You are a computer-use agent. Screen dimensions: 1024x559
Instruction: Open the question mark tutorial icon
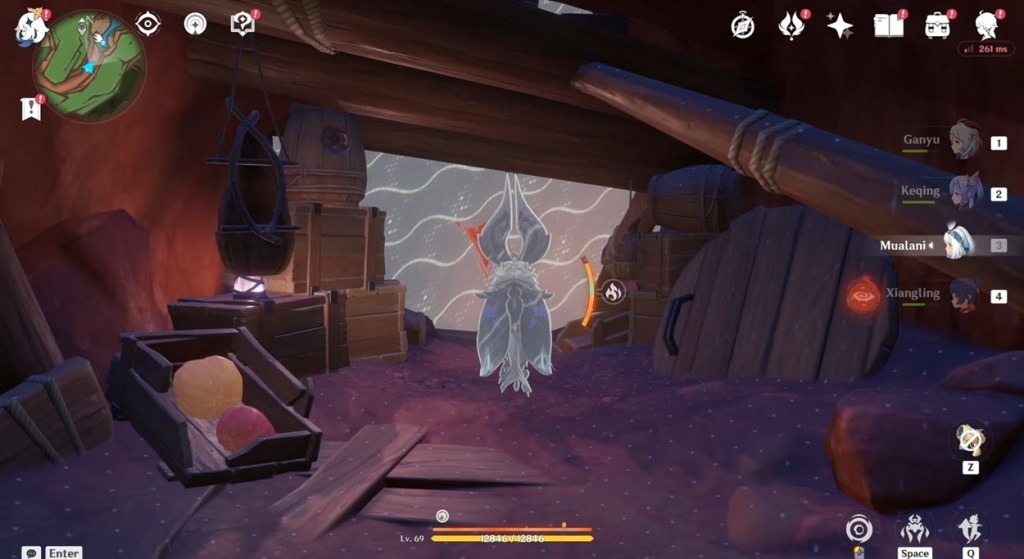click(x=242, y=23)
